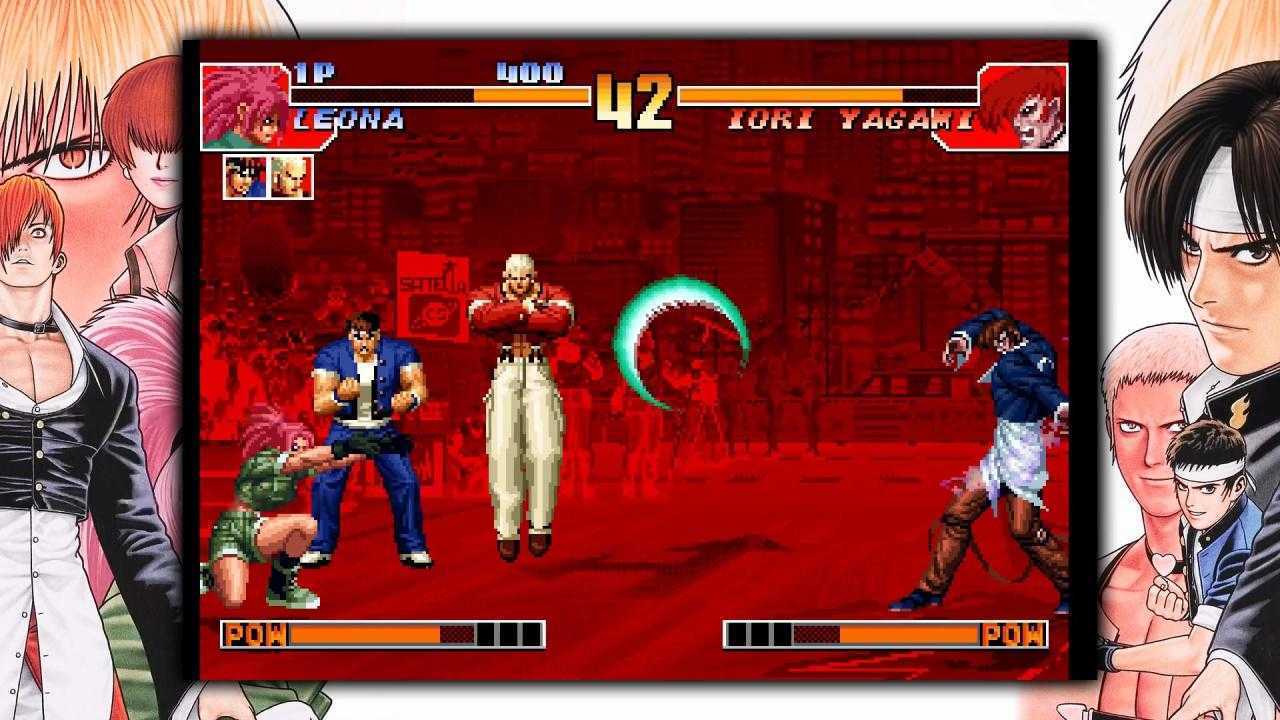1280x720 pixels.
Task: Click the POW label on player one's power gauge
Action: 254,634
